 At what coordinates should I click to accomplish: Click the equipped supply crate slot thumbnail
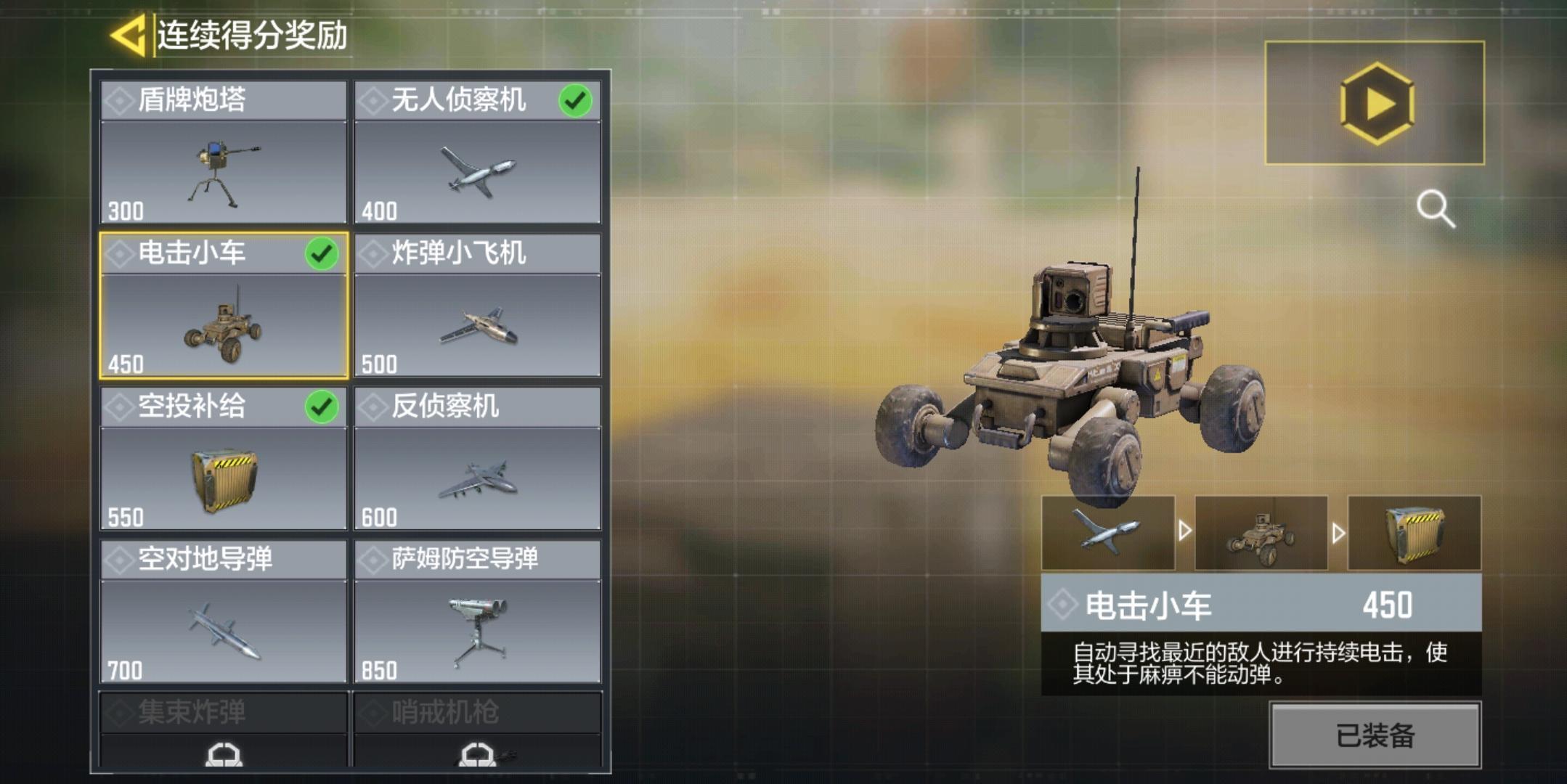(1414, 533)
